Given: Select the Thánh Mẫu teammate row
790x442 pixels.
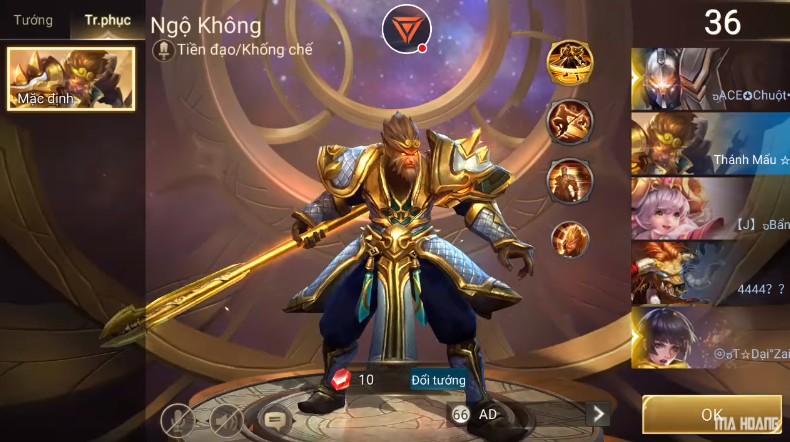Looking at the screenshot, I should (x=710, y=143).
